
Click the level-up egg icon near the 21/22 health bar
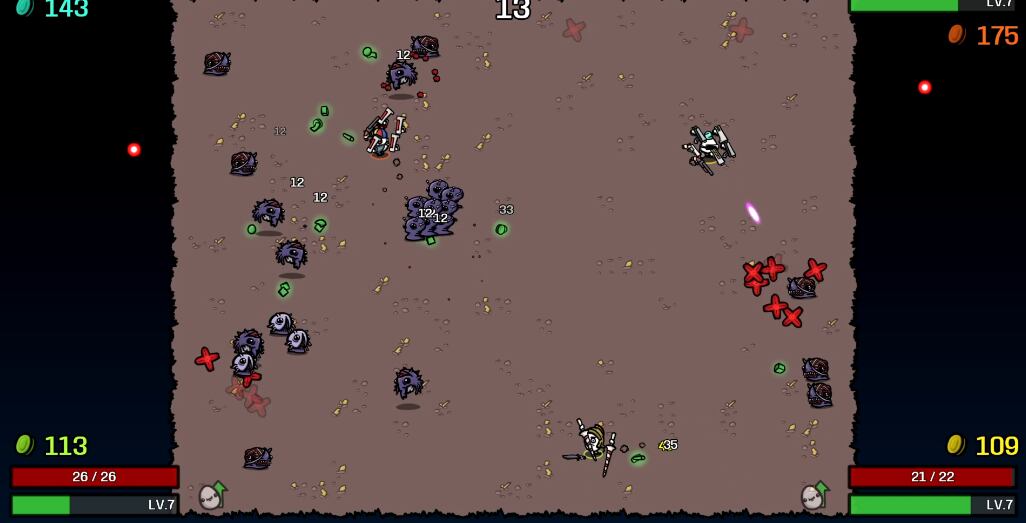coord(815,496)
